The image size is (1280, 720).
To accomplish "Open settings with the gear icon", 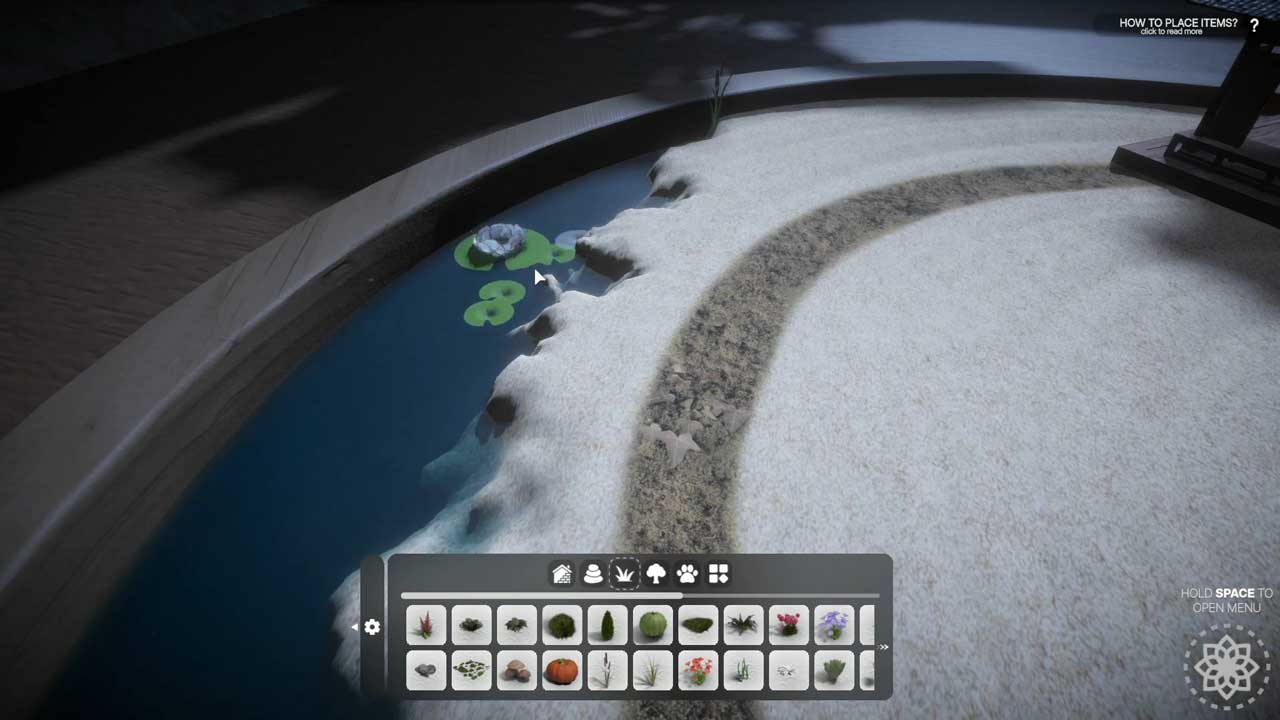I will 372,627.
